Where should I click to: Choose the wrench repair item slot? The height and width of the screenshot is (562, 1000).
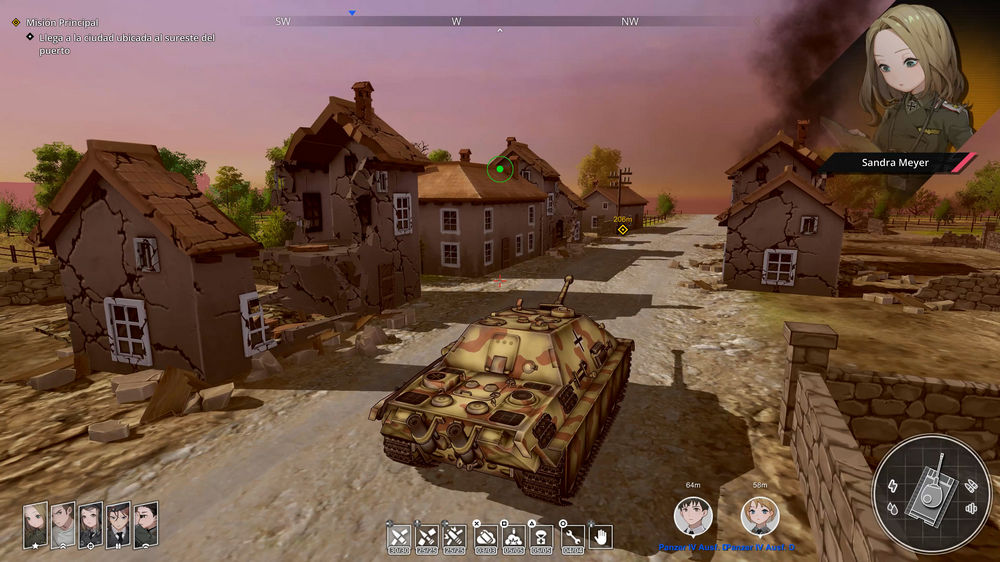pos(573,537)
